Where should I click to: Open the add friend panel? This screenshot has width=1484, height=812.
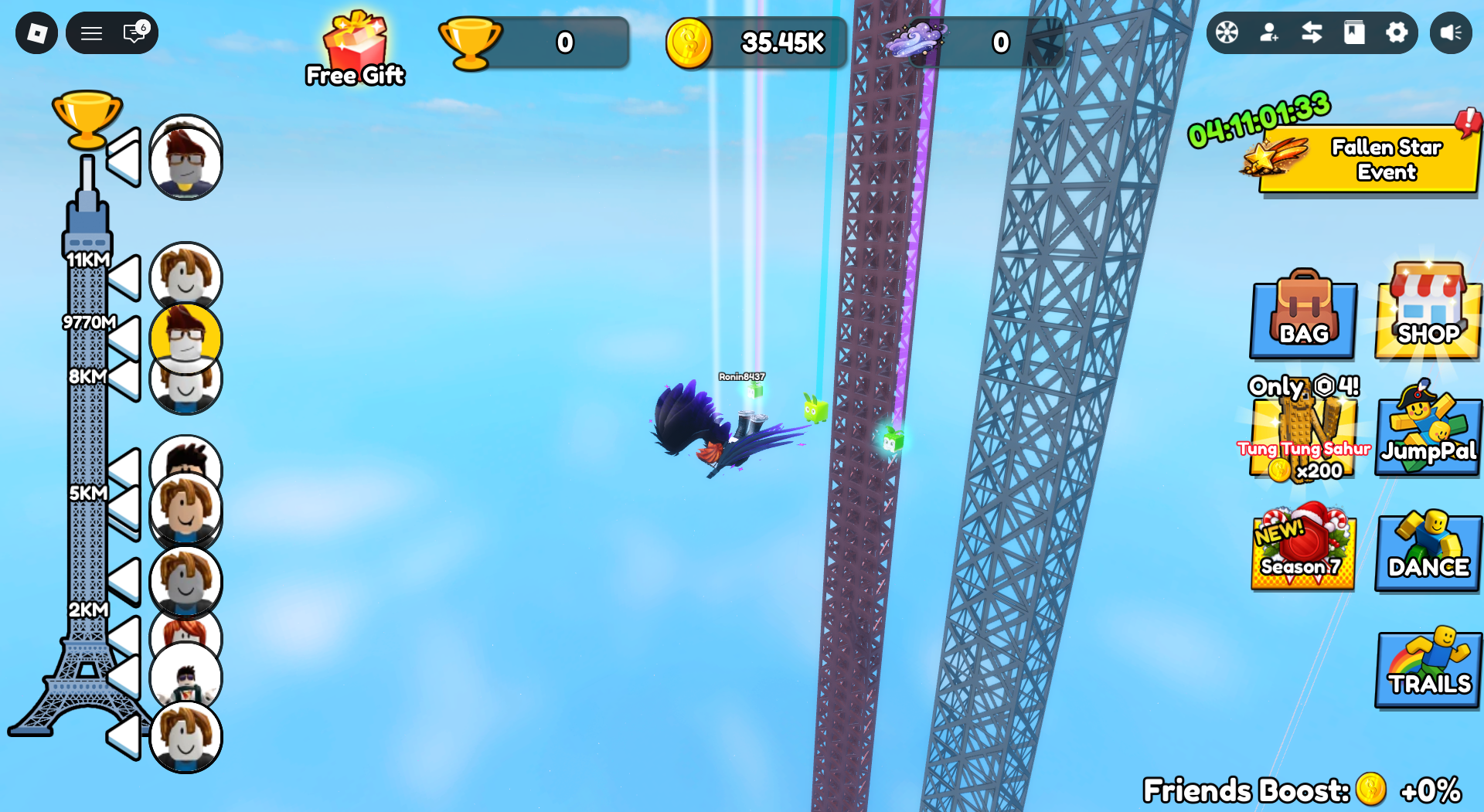[1270, 33]
